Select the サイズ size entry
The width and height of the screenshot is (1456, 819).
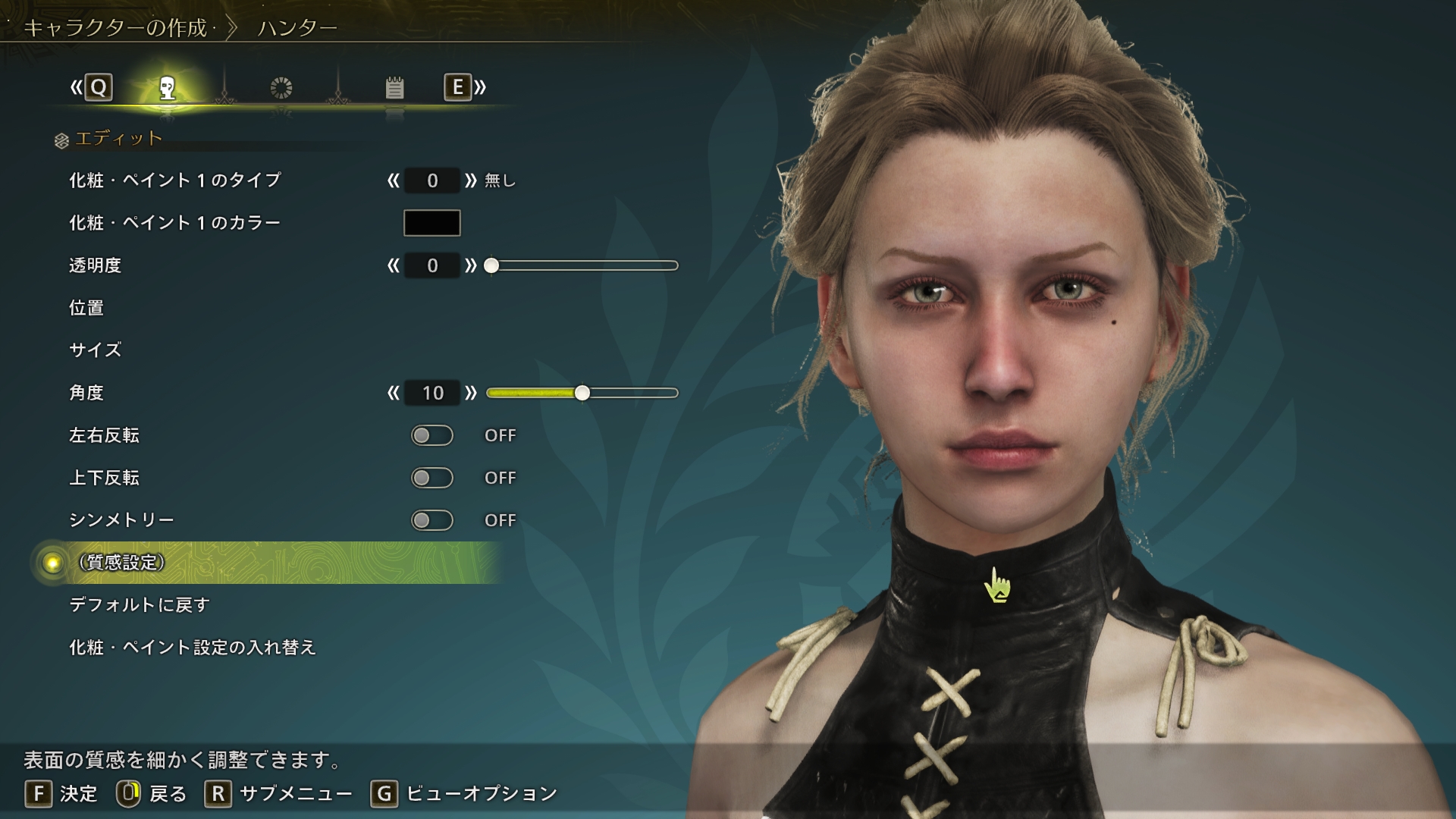click(96, 350)
